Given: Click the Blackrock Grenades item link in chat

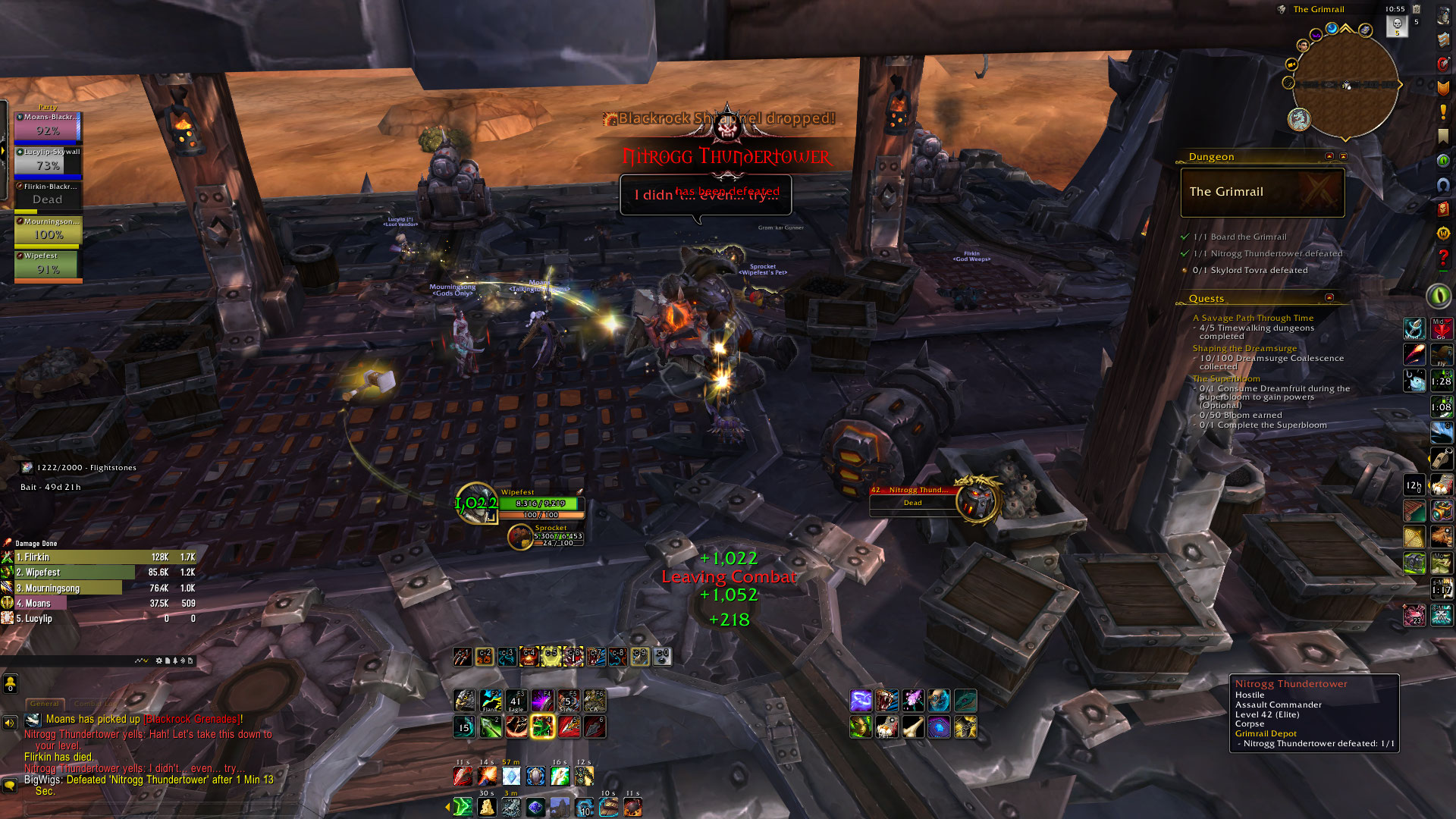Looking at the screenshot, I should 193,719.
